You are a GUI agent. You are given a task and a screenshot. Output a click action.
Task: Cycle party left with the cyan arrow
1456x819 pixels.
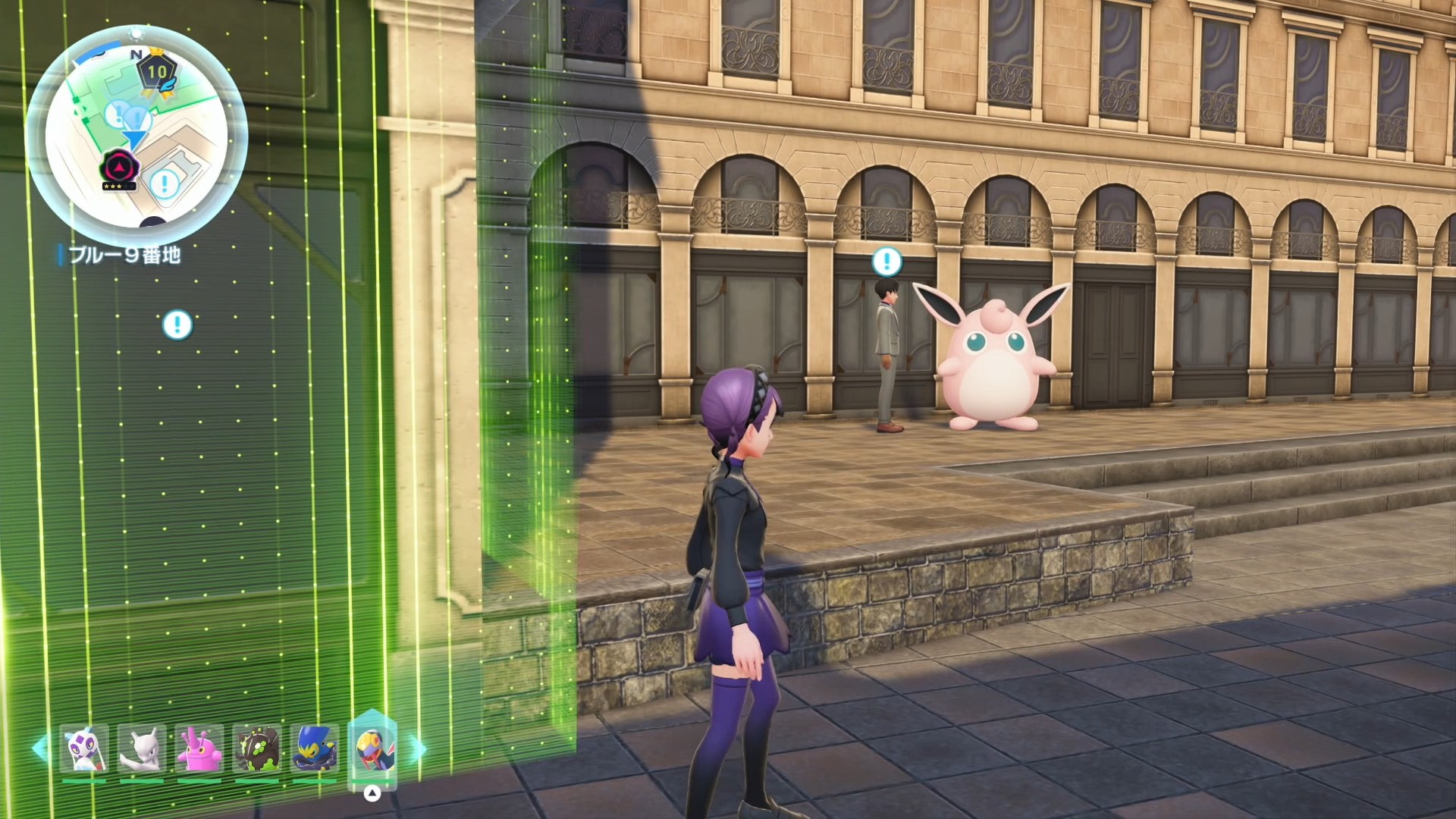pos(39,748)
